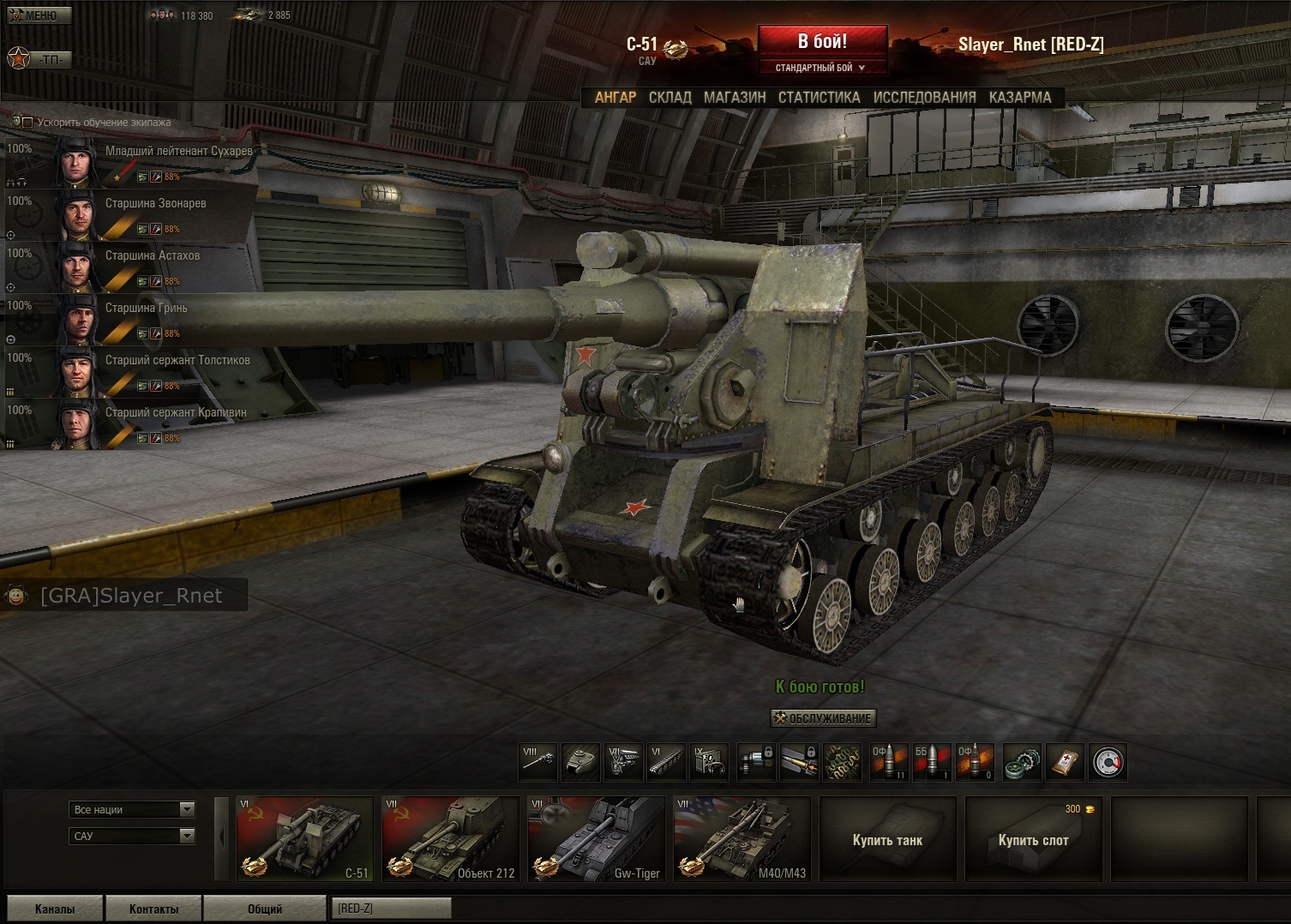Buy a new slot with Купить слот
The width and height of the screenshot is (1291, 924).
tap(1033, 840)
